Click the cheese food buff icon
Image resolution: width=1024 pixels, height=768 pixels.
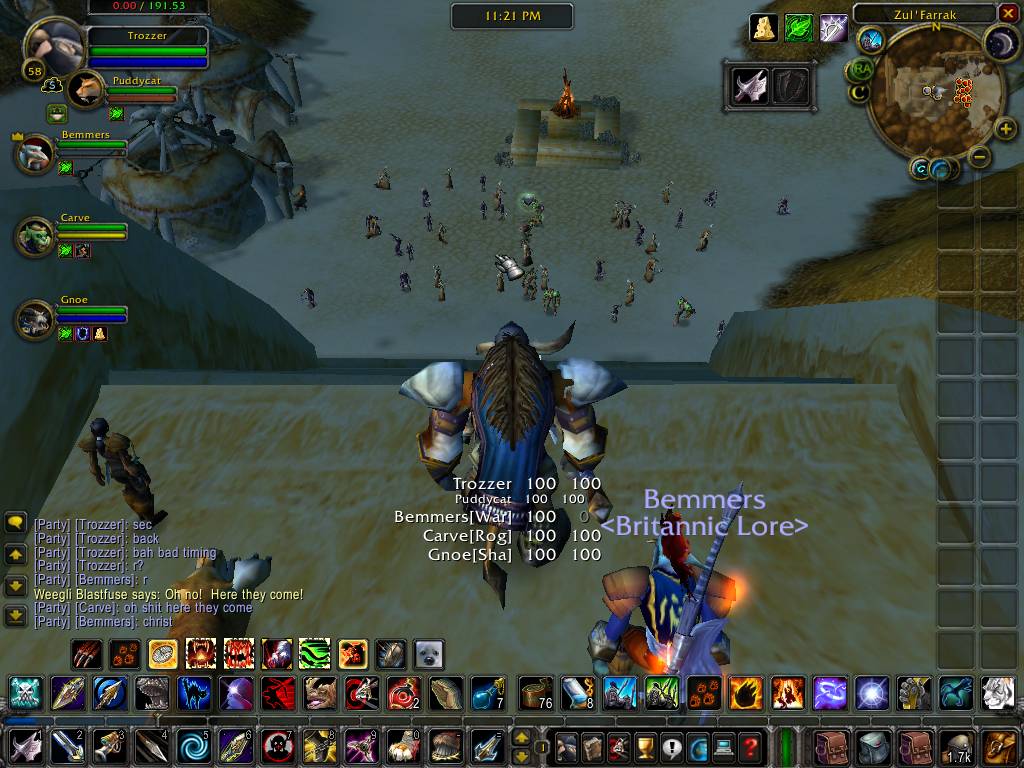point(765,28)
